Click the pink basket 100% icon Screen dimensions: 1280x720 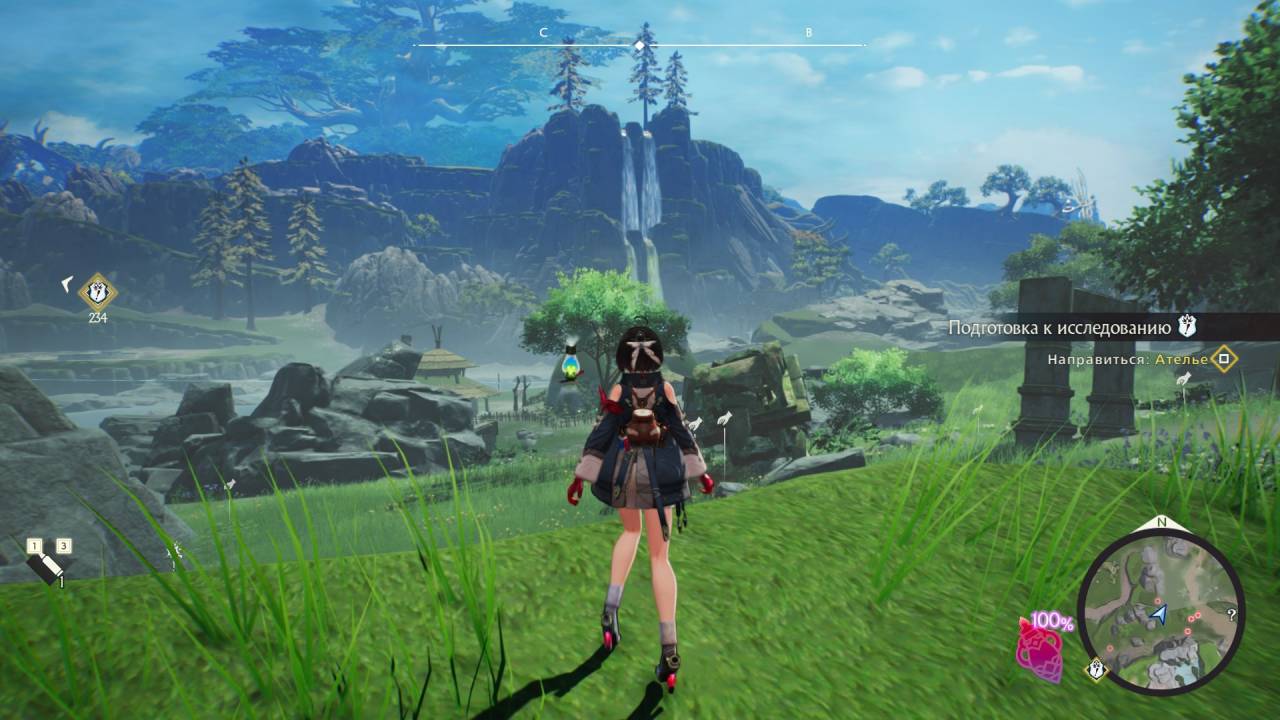pyautogui.click(x=1040, y=648)
